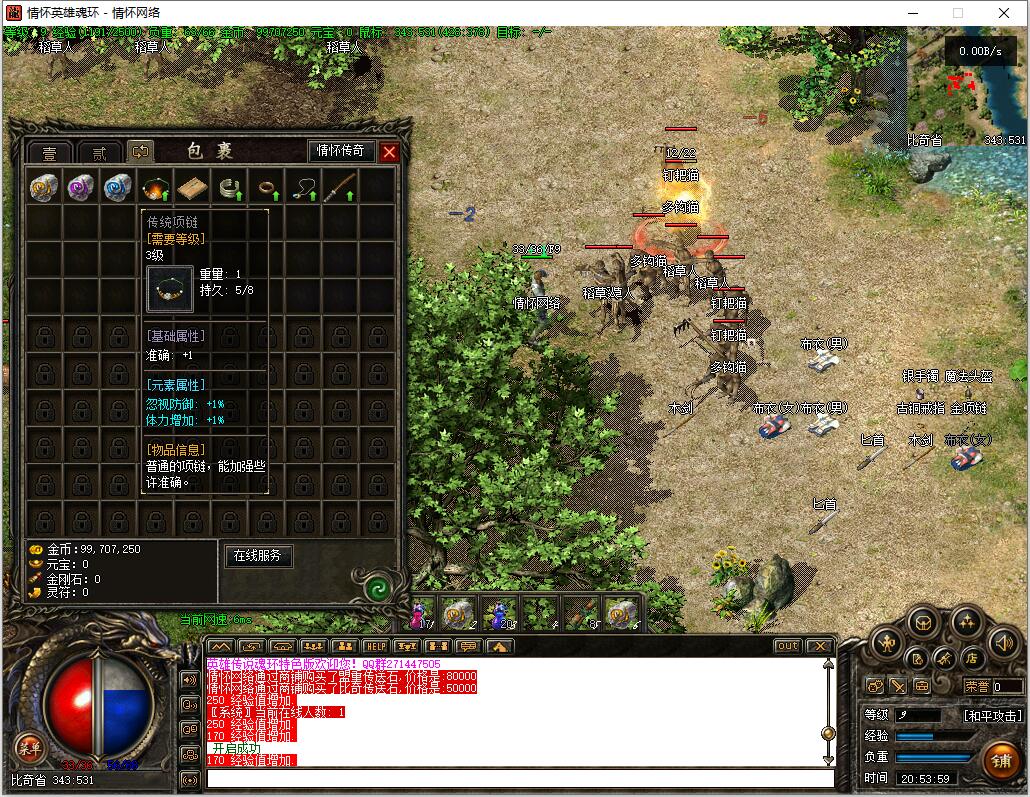Close the game window via title bar X

[x=1003, y=13]
